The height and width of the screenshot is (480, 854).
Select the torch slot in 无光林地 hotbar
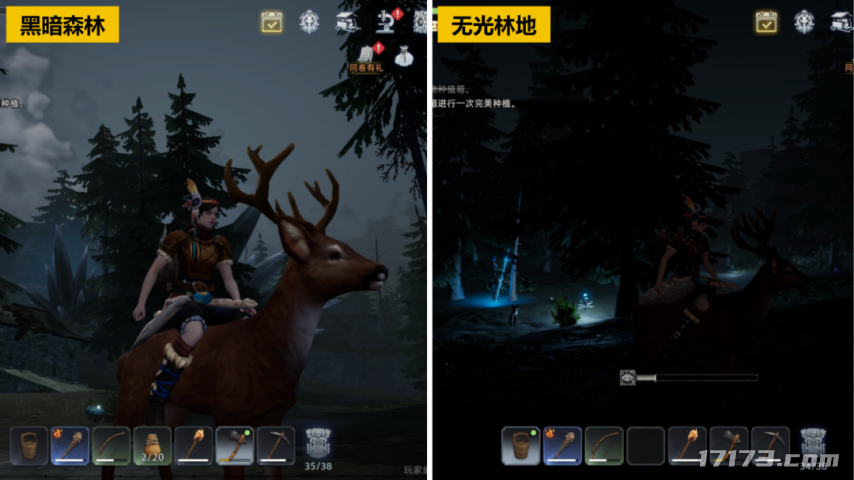click(x=687, y=445)
